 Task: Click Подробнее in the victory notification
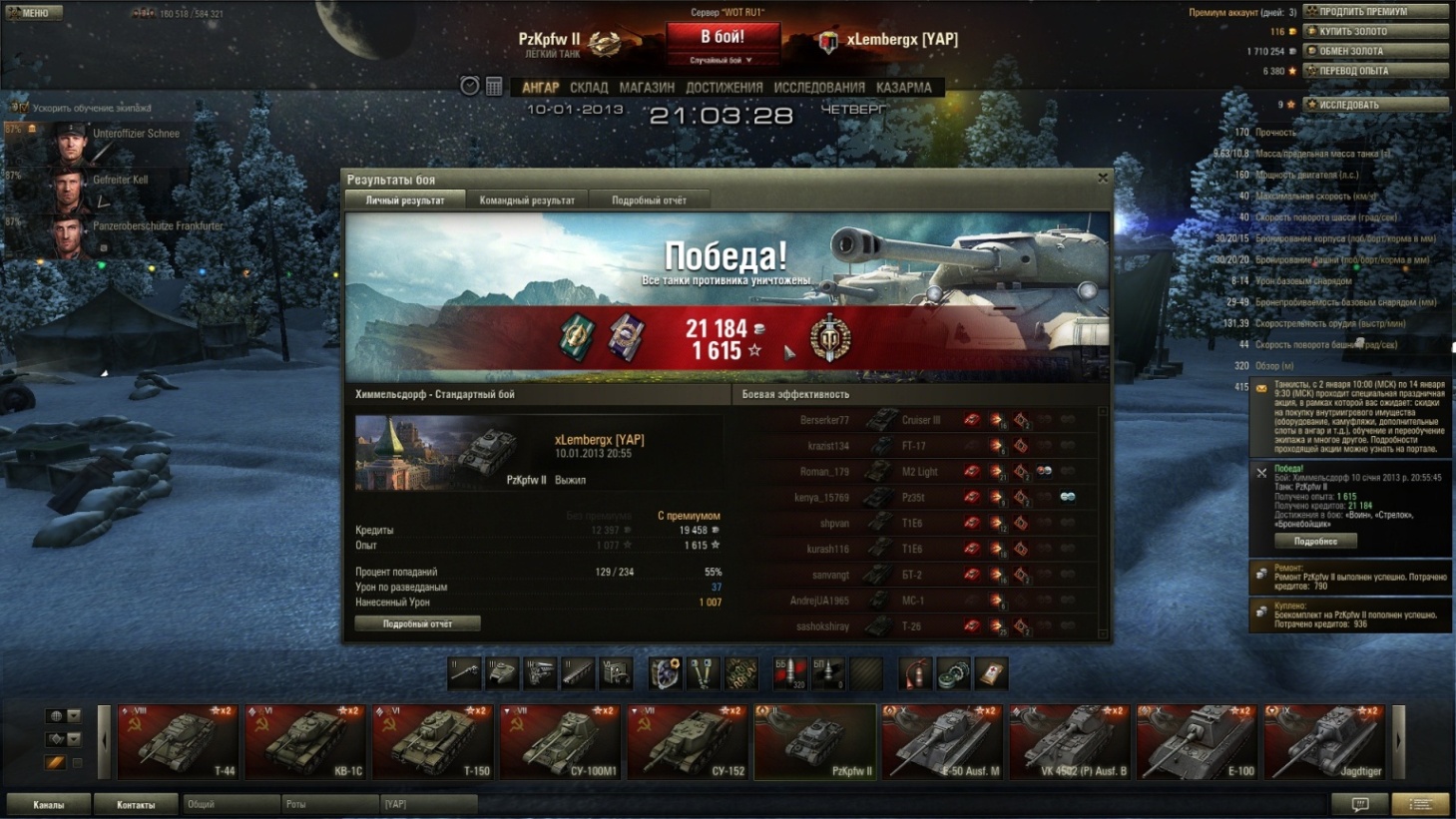[x=1315, y=542]
